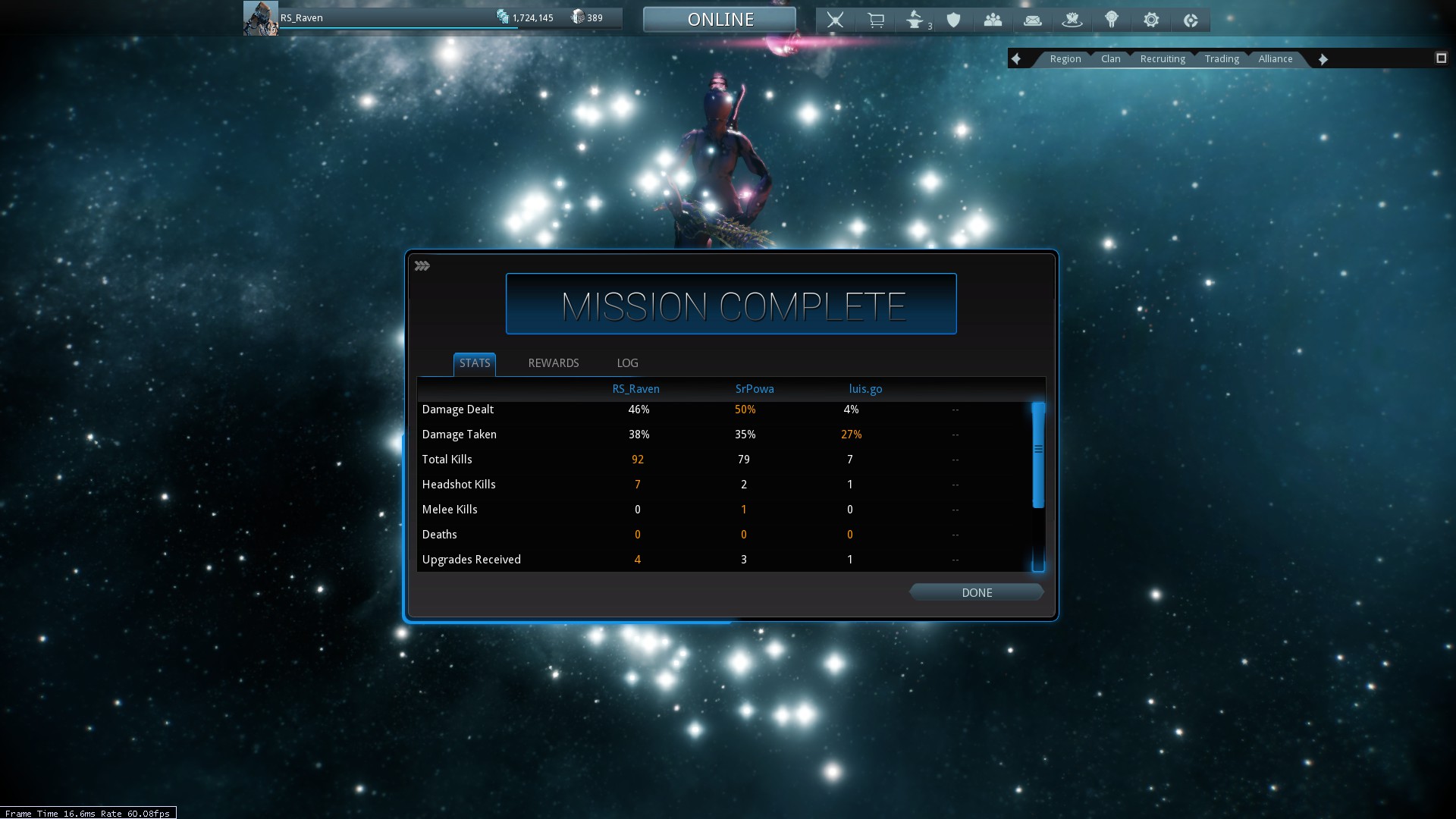The height and width of the screenshot is (819, 1456).
Task: Click the ONLINE status button
Action: pos(720,20)
